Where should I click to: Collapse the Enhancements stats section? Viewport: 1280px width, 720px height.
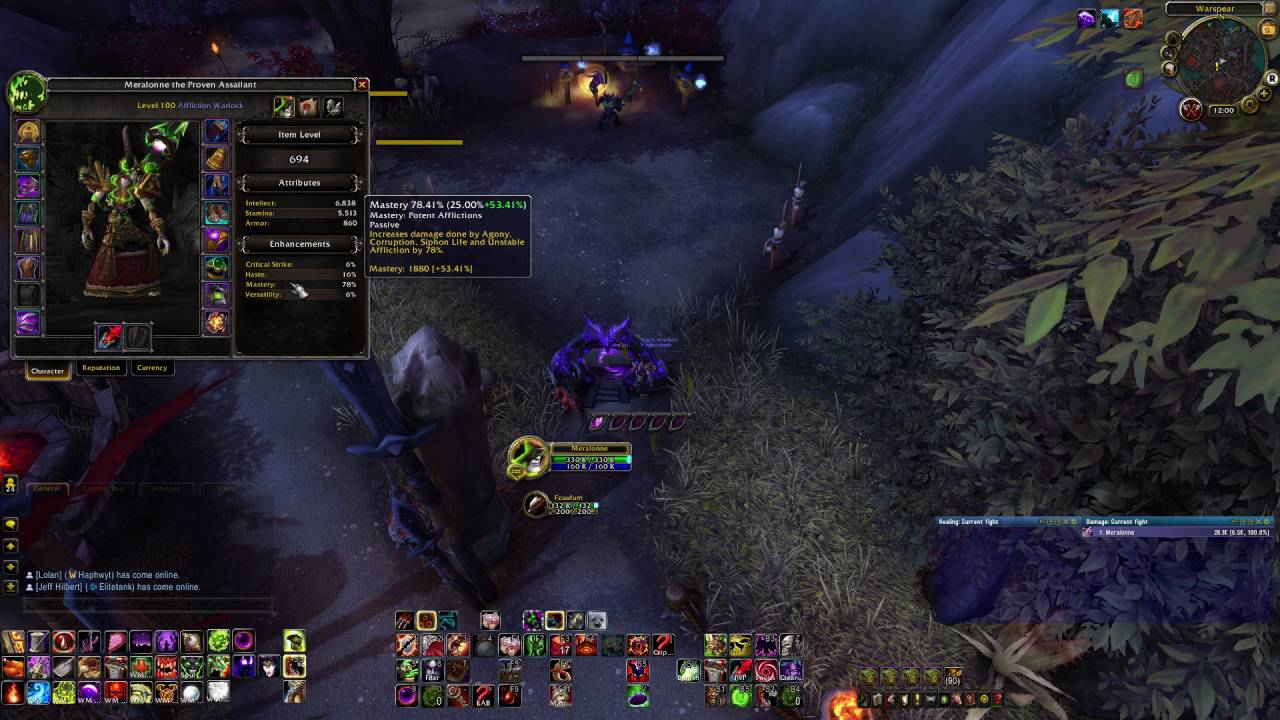click(x=299, y=244)
